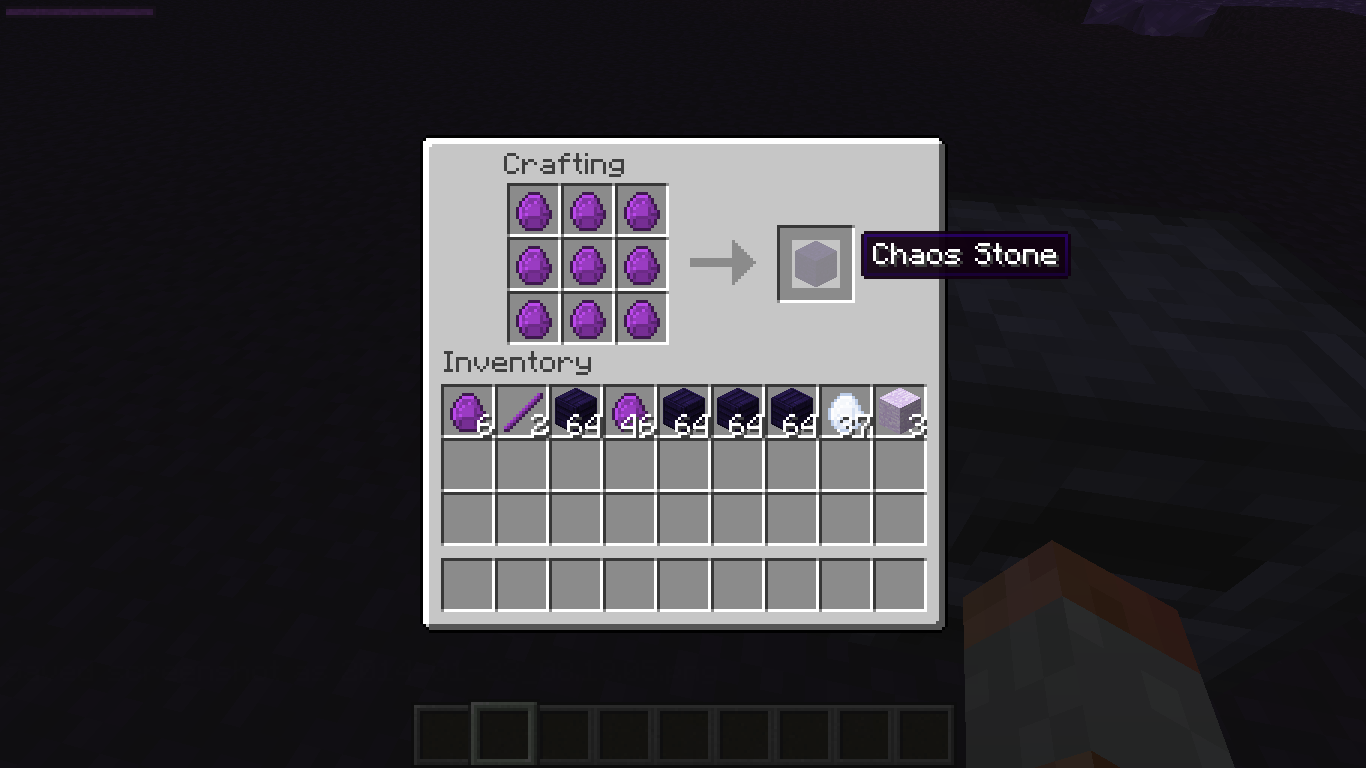Screen dimensions: 1366x768
Task: Click the crafting arrow between grid and output
Action: (x=722, y=262)
